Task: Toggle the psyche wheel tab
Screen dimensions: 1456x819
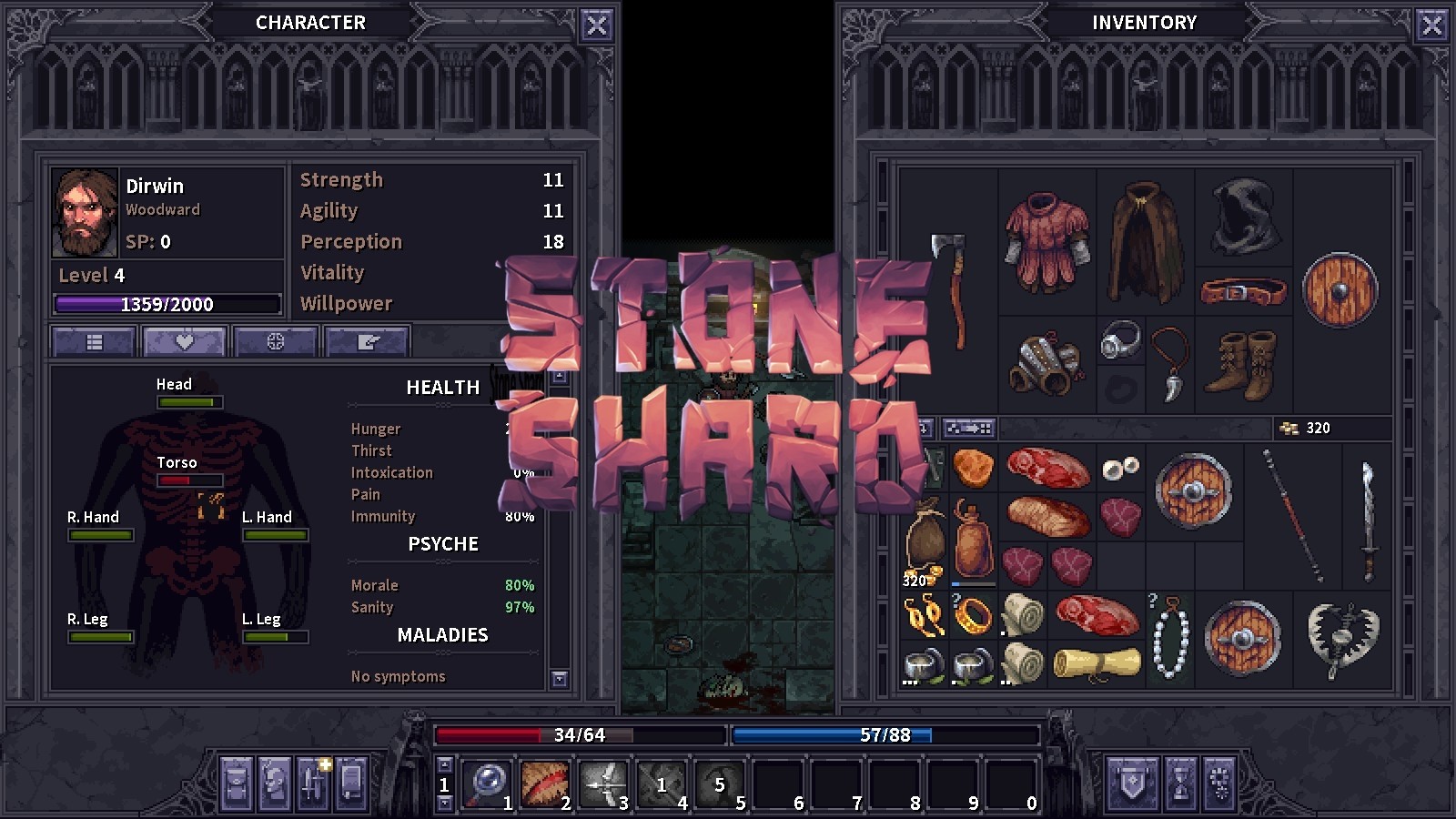Action: click(276, 341)
